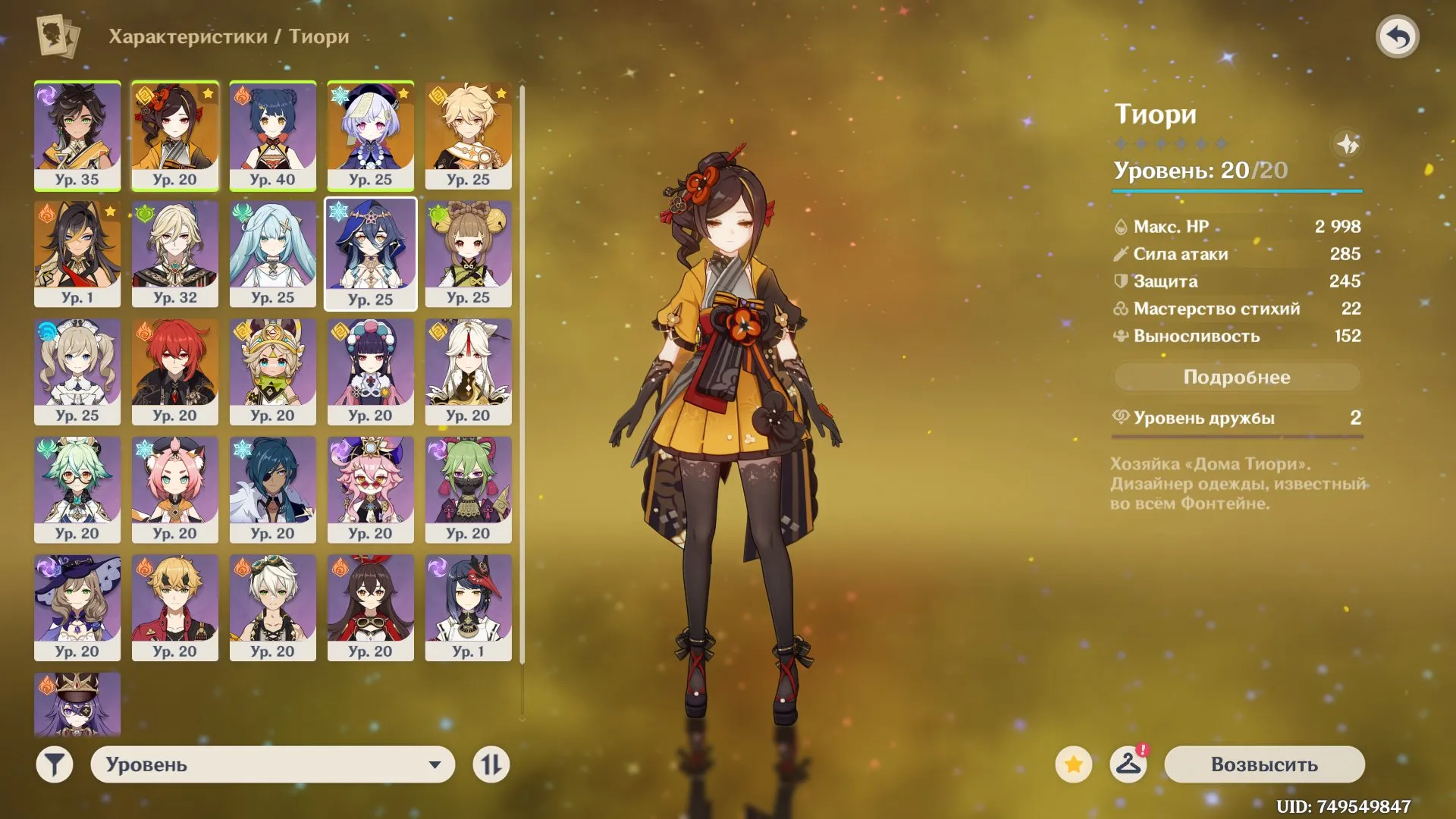Click the HP droplet stat icon
1456x819 pixels.
tap(1121, 226)
